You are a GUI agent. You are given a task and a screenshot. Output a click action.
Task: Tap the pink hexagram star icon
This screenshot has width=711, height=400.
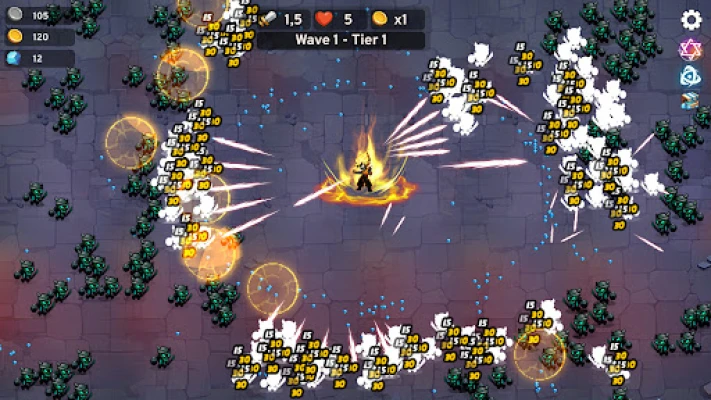click(691, 48)
